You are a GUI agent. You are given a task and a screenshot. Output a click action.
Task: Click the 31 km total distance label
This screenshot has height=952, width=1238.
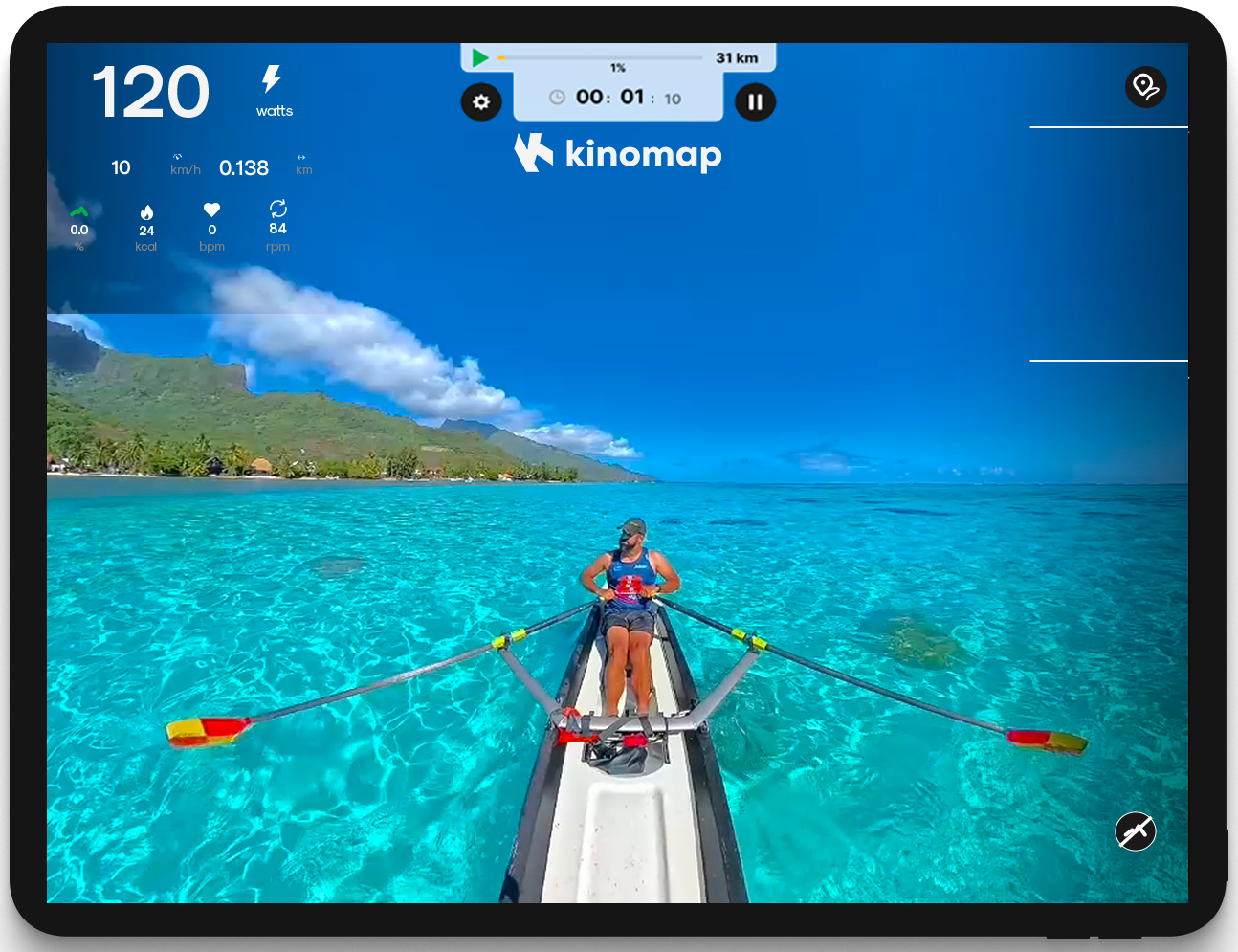736,57
